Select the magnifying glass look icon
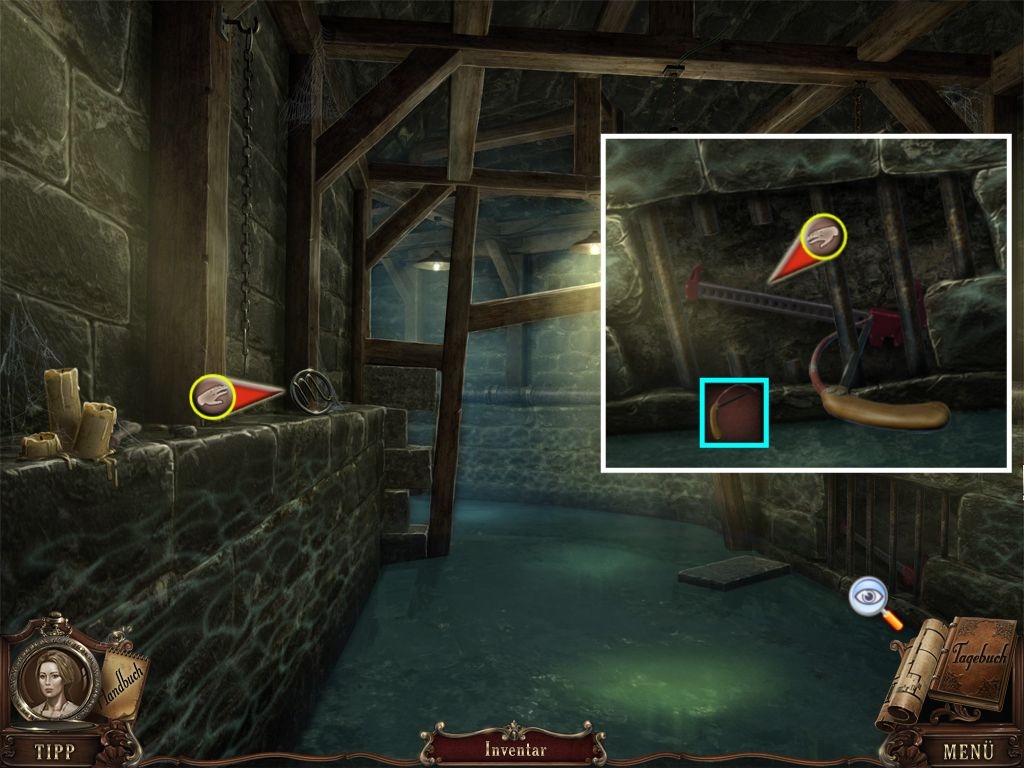The image size is (1024, 768). pos(869,598)
